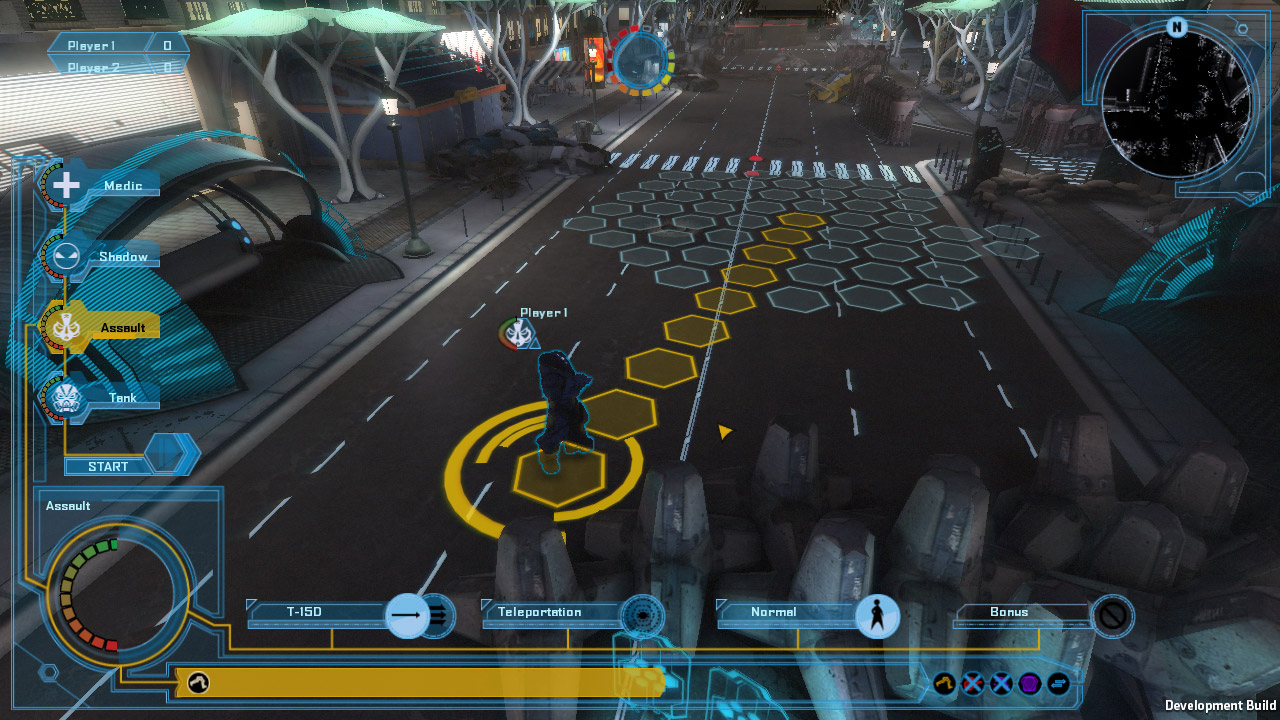
Task: Activate the Teleportation ability
Action: 642,615
